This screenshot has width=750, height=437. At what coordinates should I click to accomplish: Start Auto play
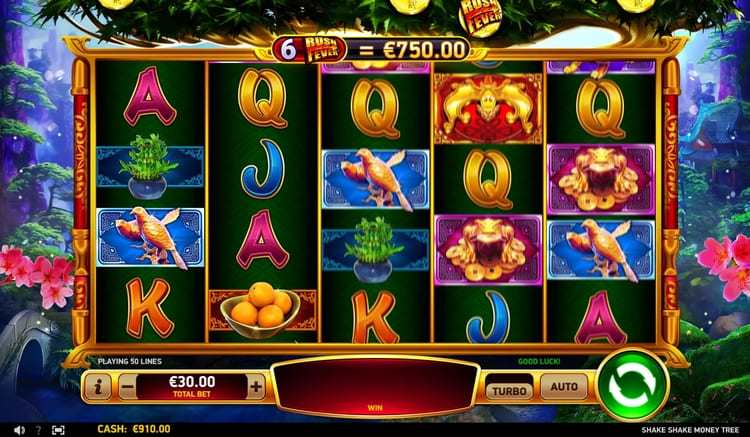click(565, 387)
